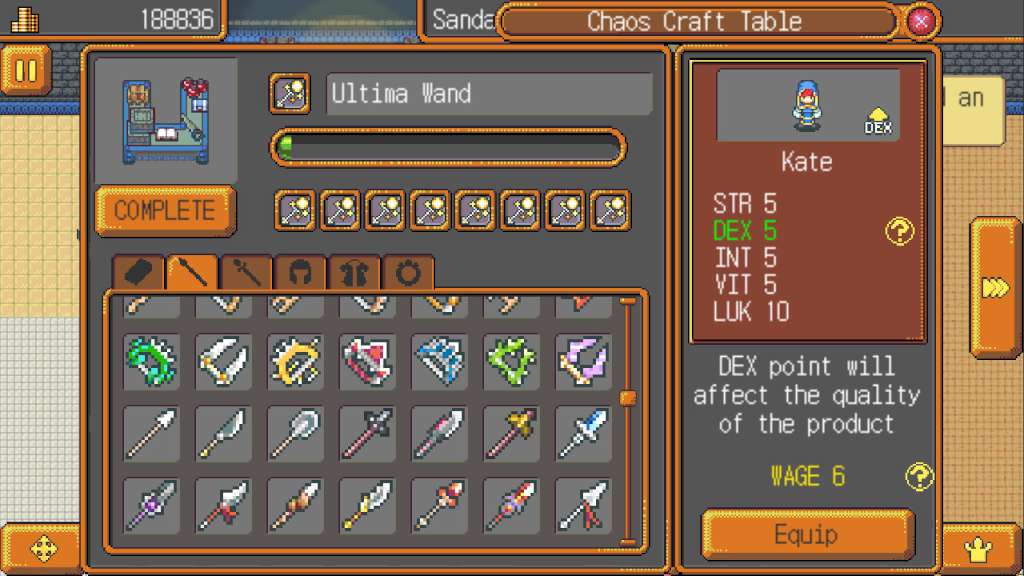
Task: Click the four-arrow move button
Action: (45, 548)
